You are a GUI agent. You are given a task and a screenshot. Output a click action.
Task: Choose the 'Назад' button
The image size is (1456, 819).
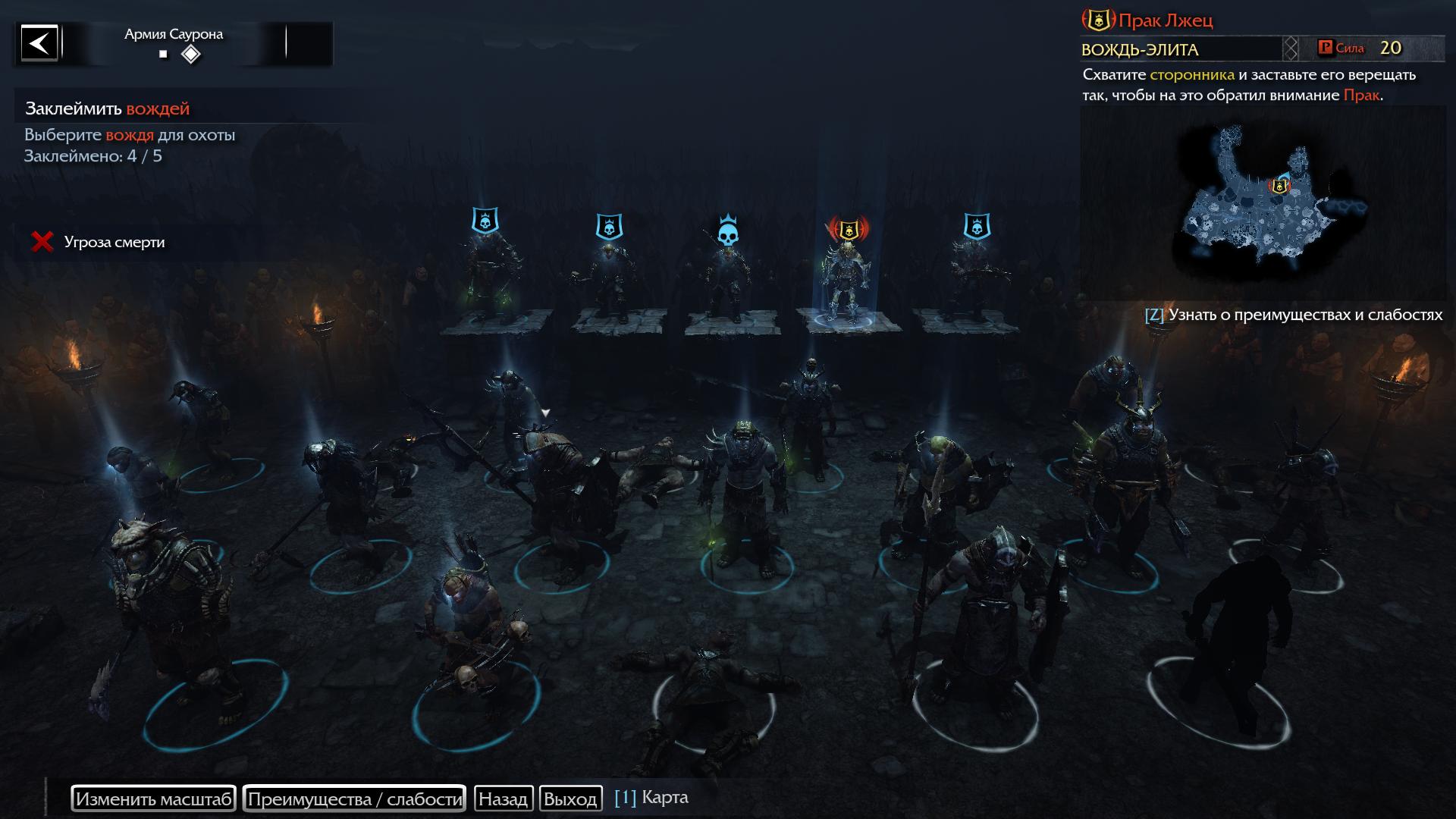(x=503, y=799)
